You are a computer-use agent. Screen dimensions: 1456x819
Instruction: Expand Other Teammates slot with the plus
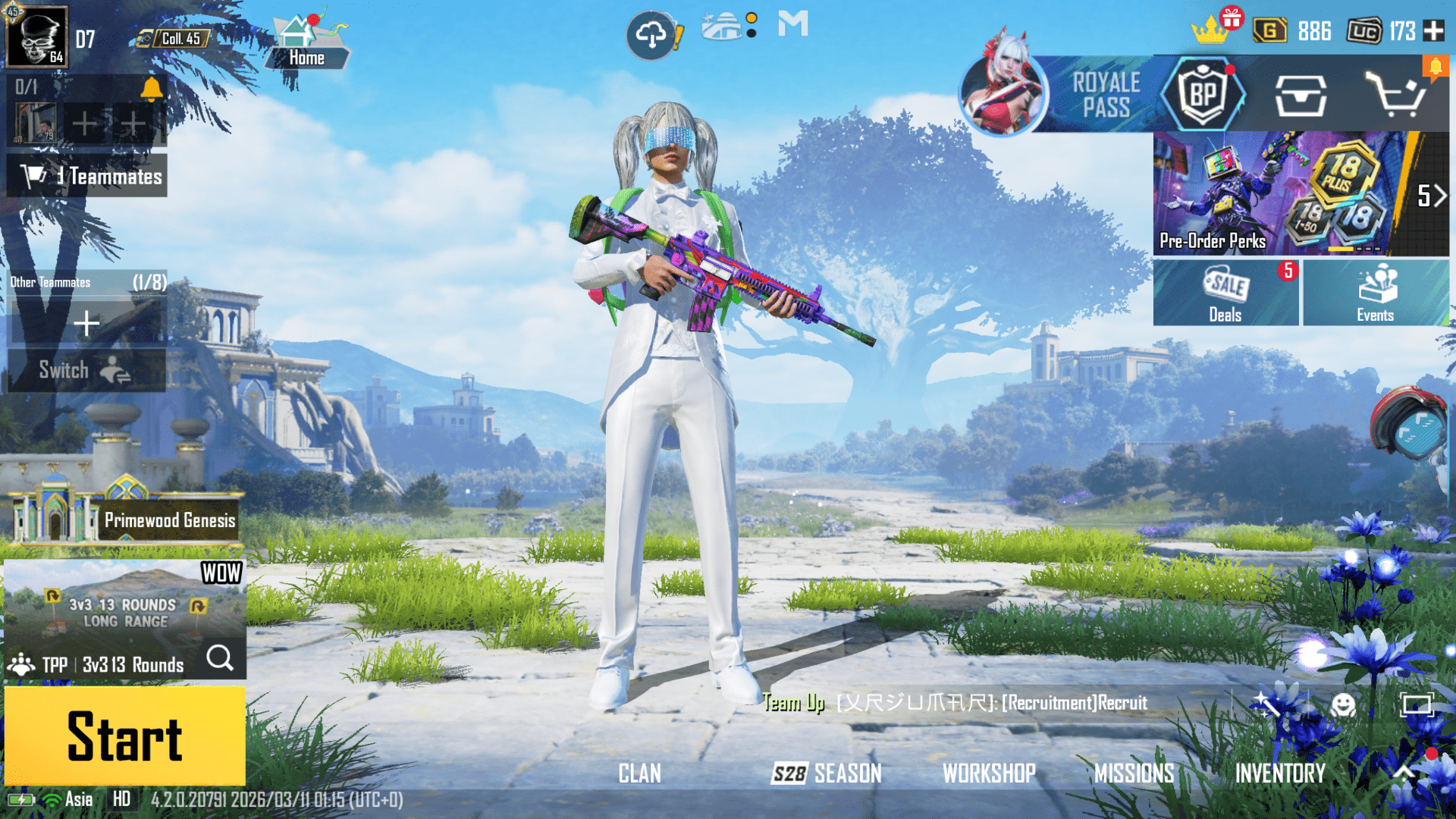coord(86,322)
